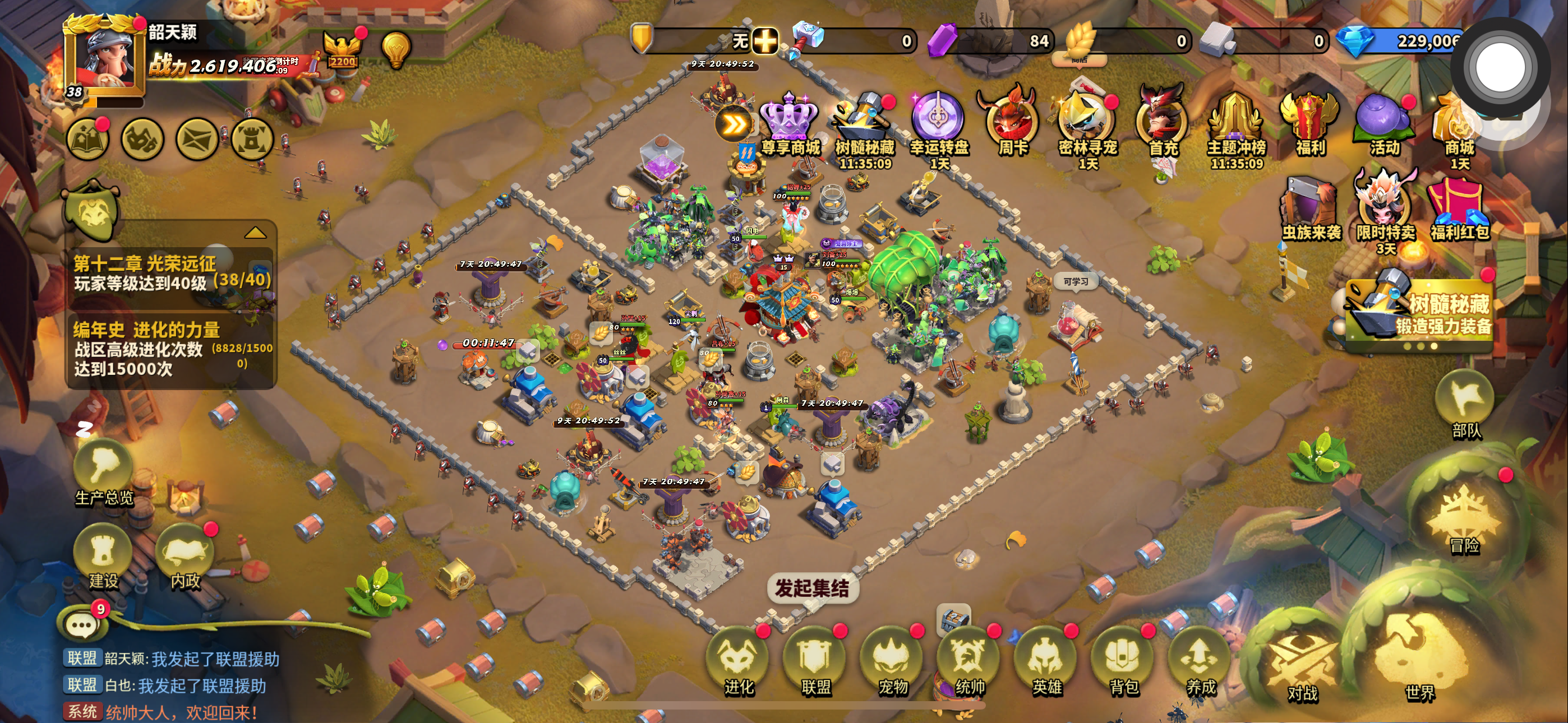Click the plus button beside the shield
Screen dimensions: 1568x723
[x=764, y=41]
